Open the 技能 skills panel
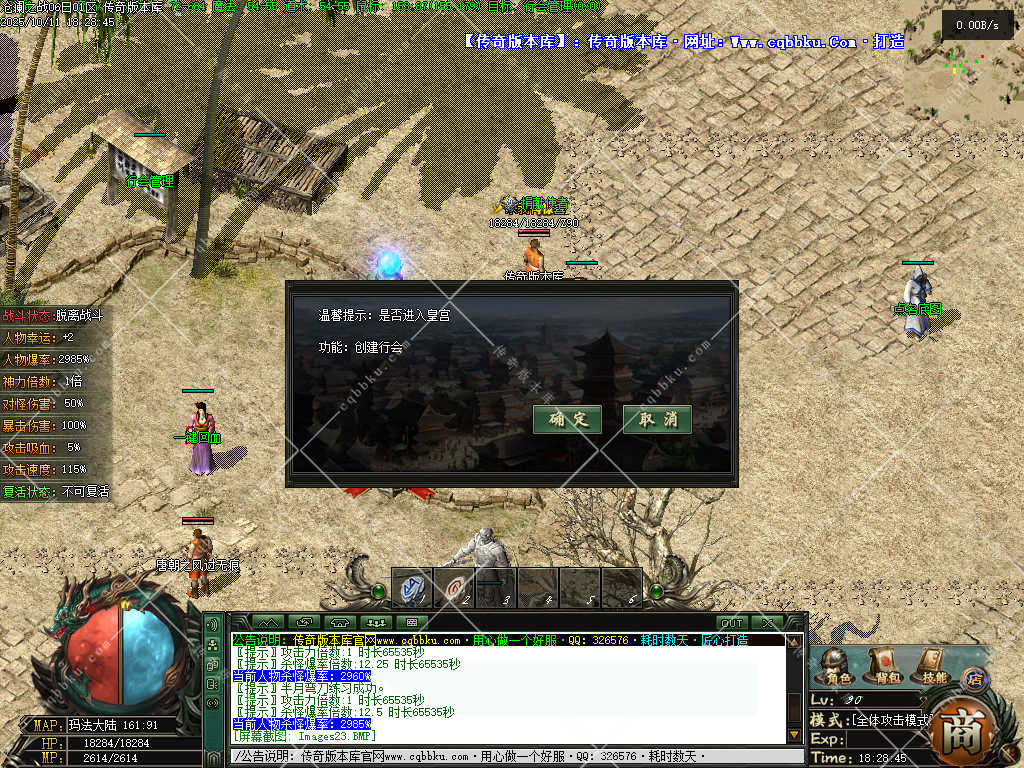 (930, 666)
